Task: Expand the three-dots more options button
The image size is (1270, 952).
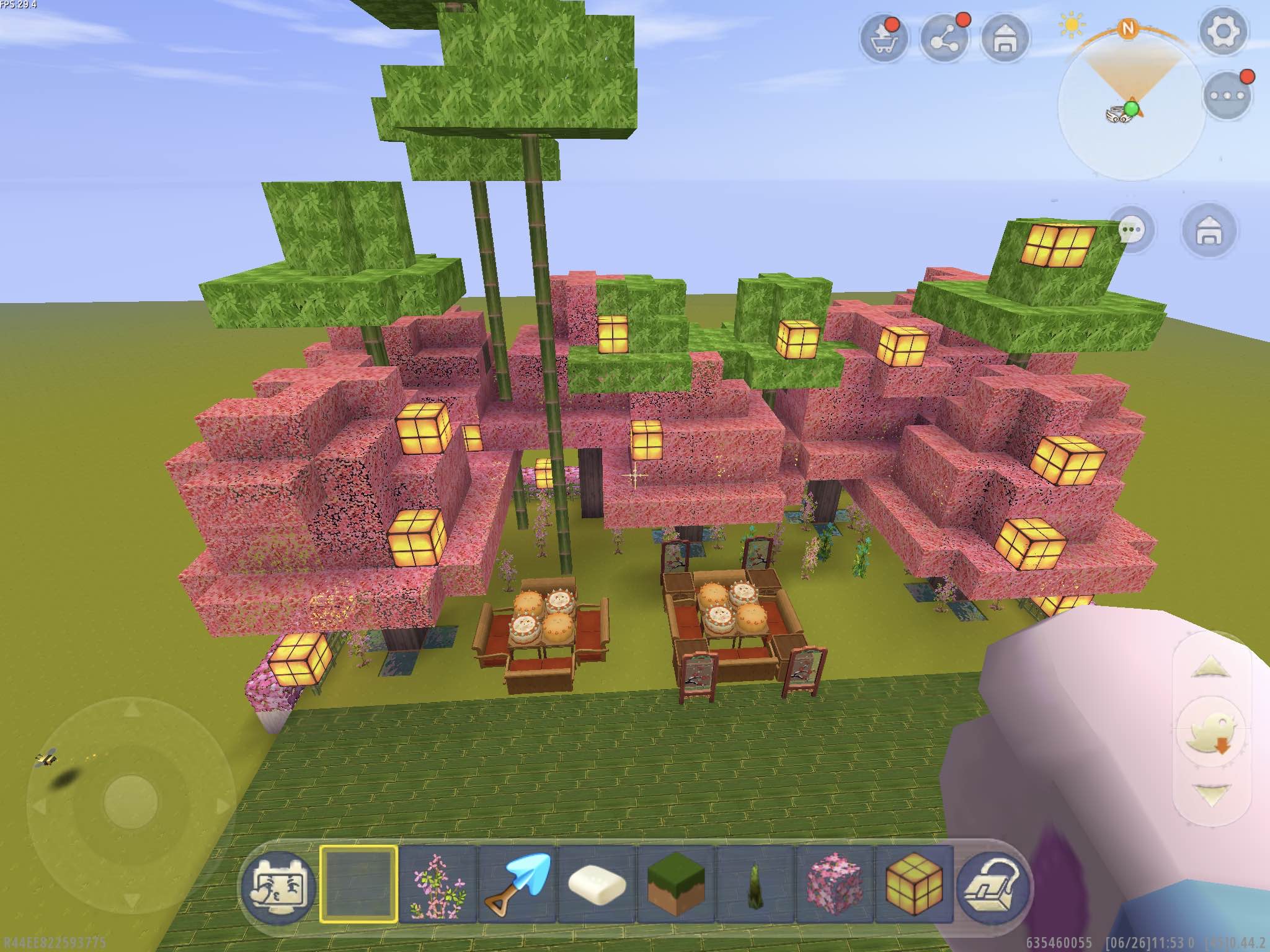Action: point(1228,95)
